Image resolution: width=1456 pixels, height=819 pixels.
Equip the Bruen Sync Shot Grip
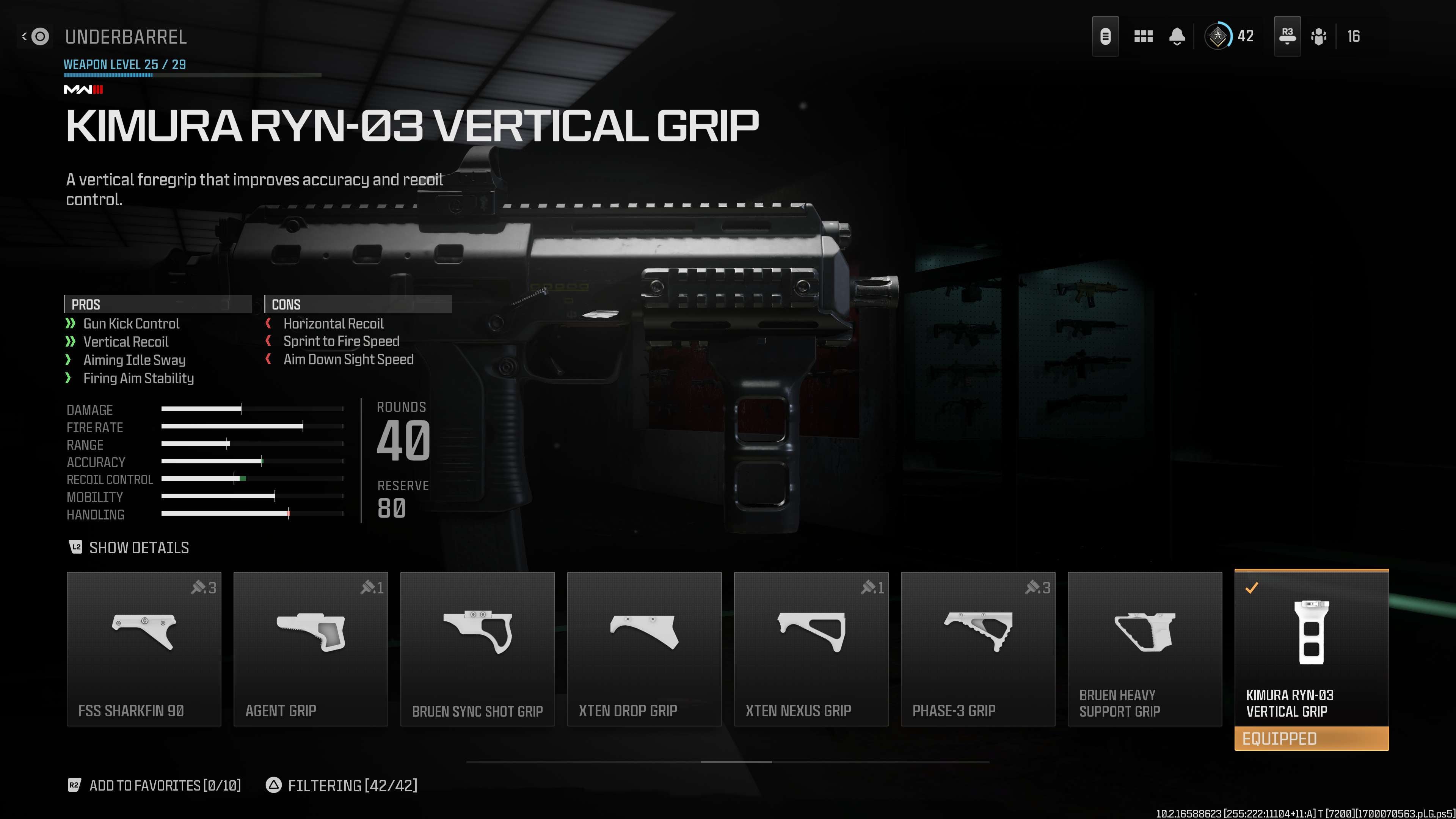tap(477, 648)
